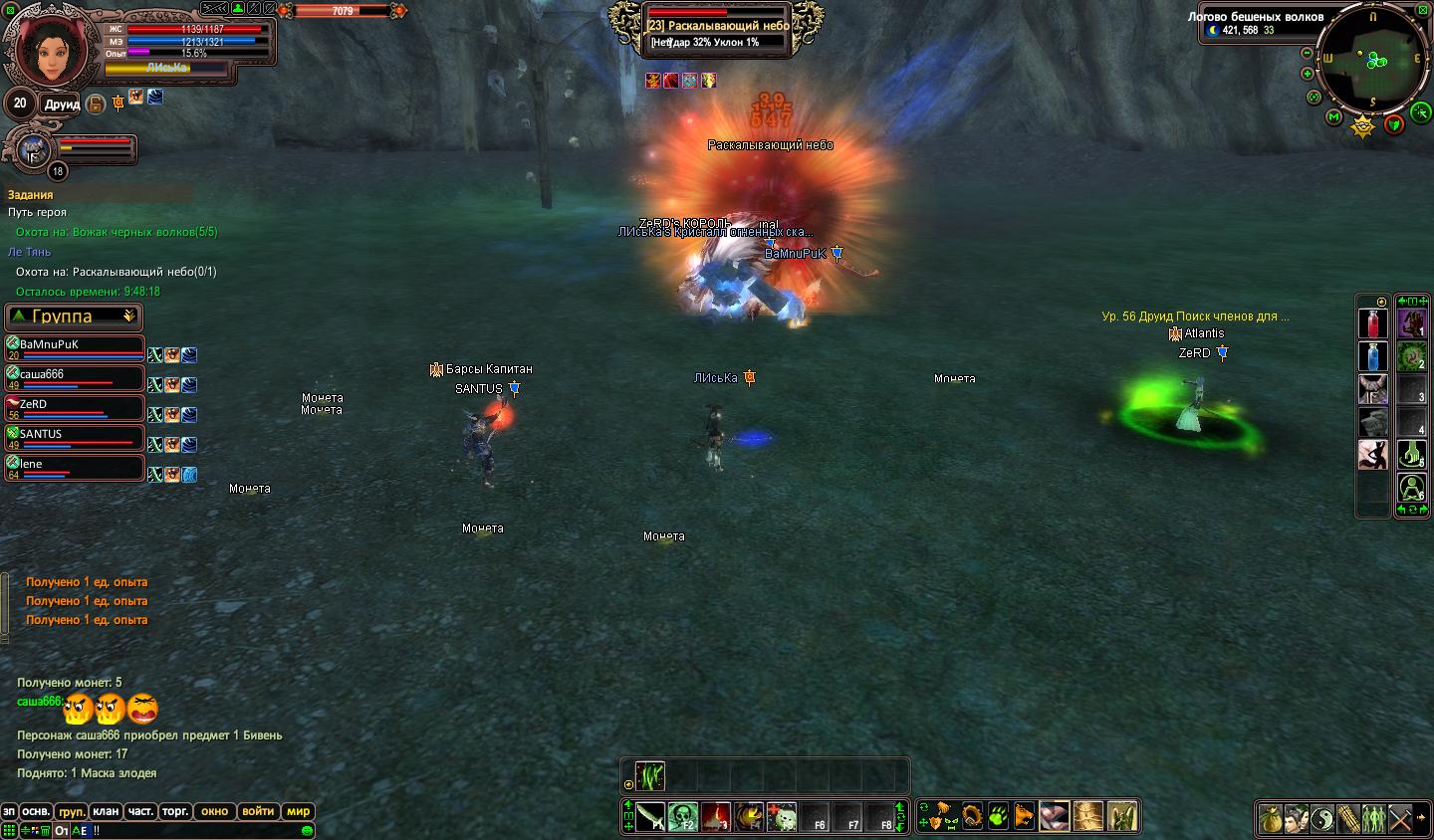This screenshot has width=1434, height=840.
Task: Zoom in the minimap with plus button
Action: 1308,74
